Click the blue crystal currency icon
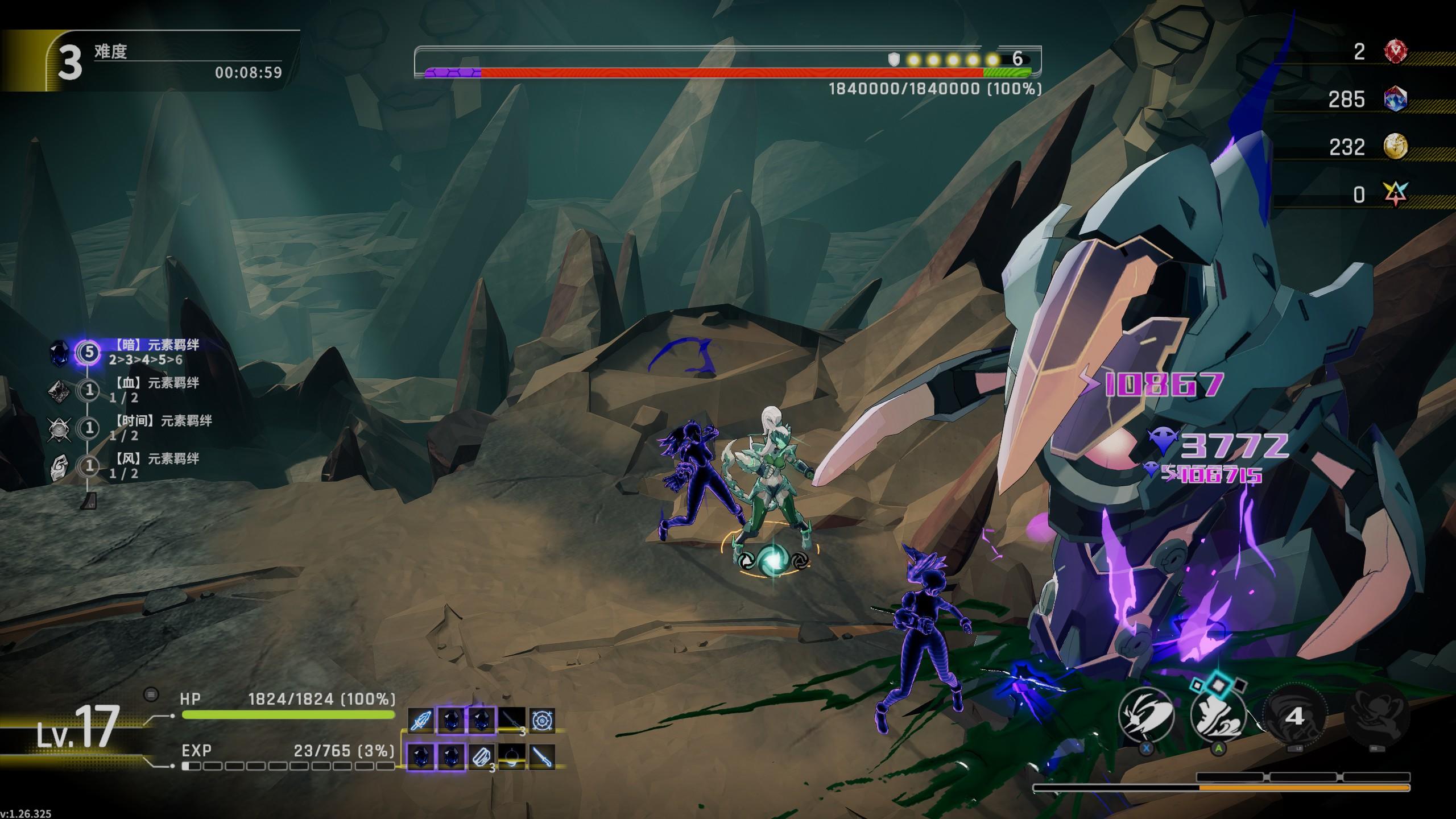Screen dimensions: 1456x819 tap(1395, 100)
